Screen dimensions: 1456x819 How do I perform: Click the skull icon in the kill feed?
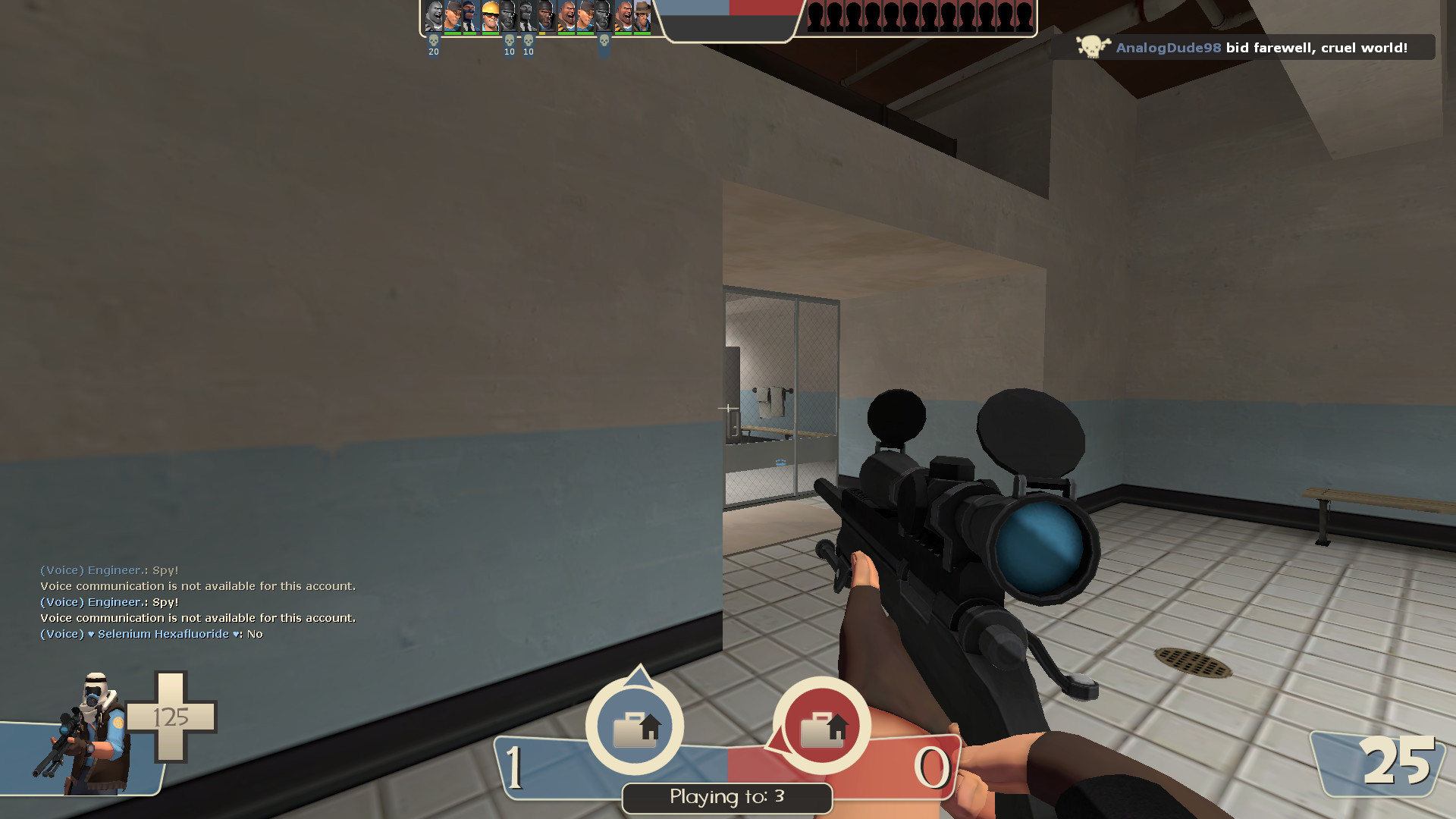(1091, 46)
